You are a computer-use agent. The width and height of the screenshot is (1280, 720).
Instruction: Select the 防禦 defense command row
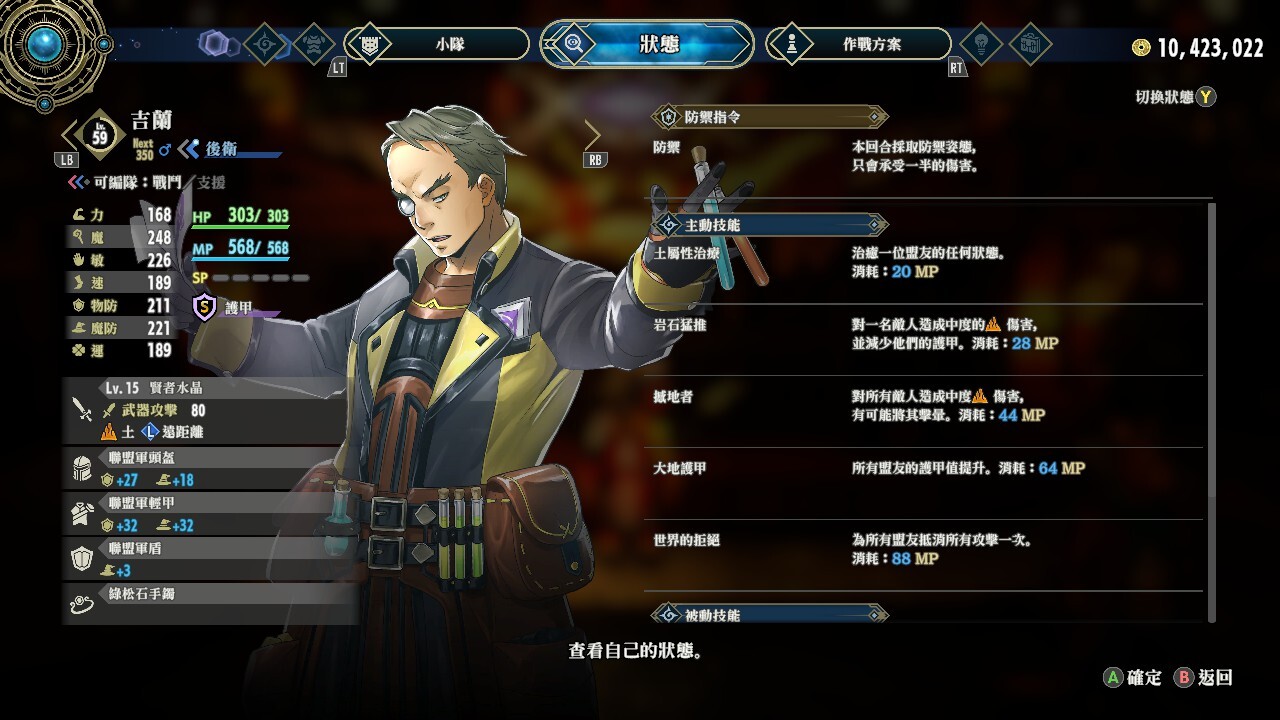click(x=925, y=157)
